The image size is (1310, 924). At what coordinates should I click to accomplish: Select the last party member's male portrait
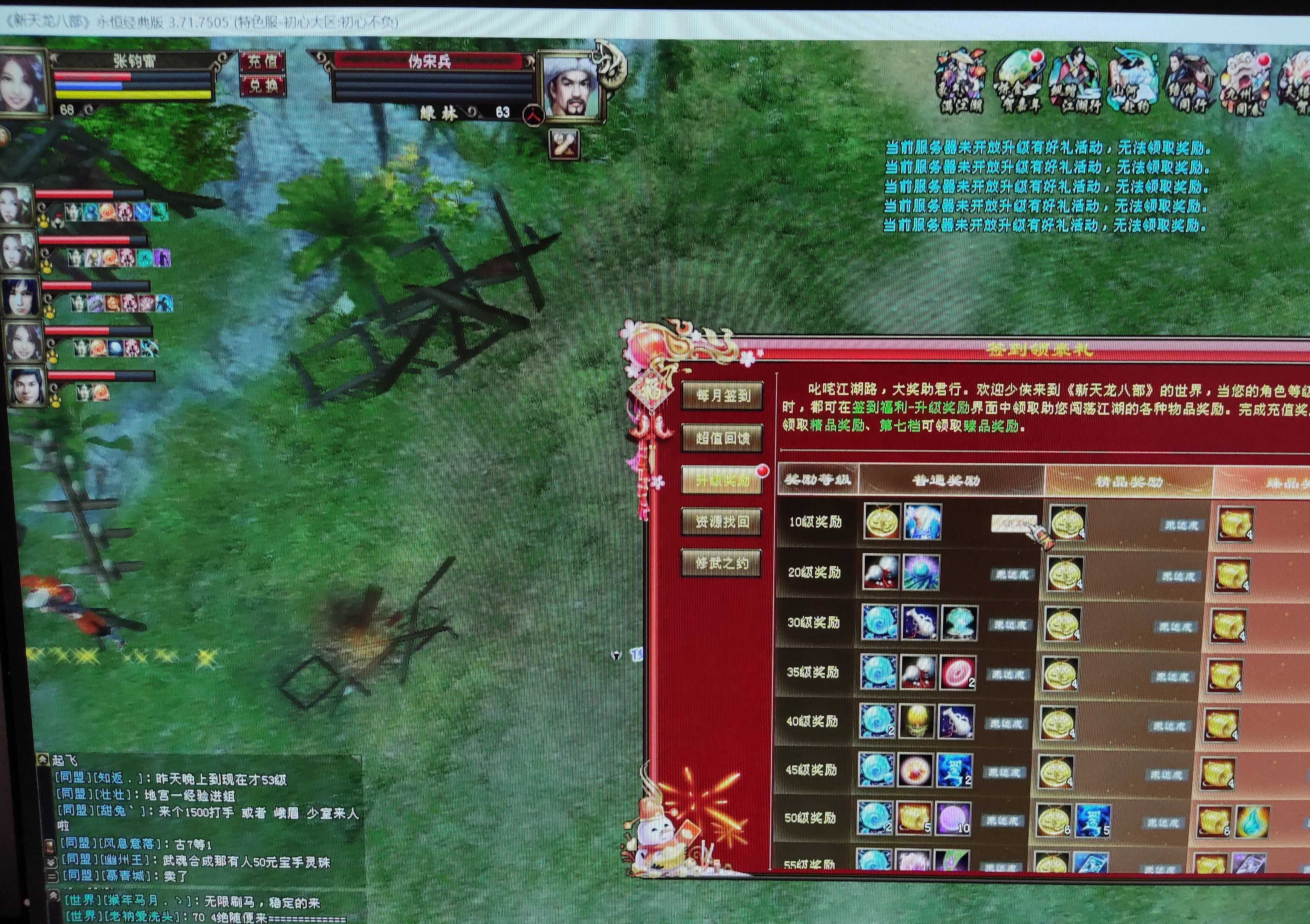[26, 385]
